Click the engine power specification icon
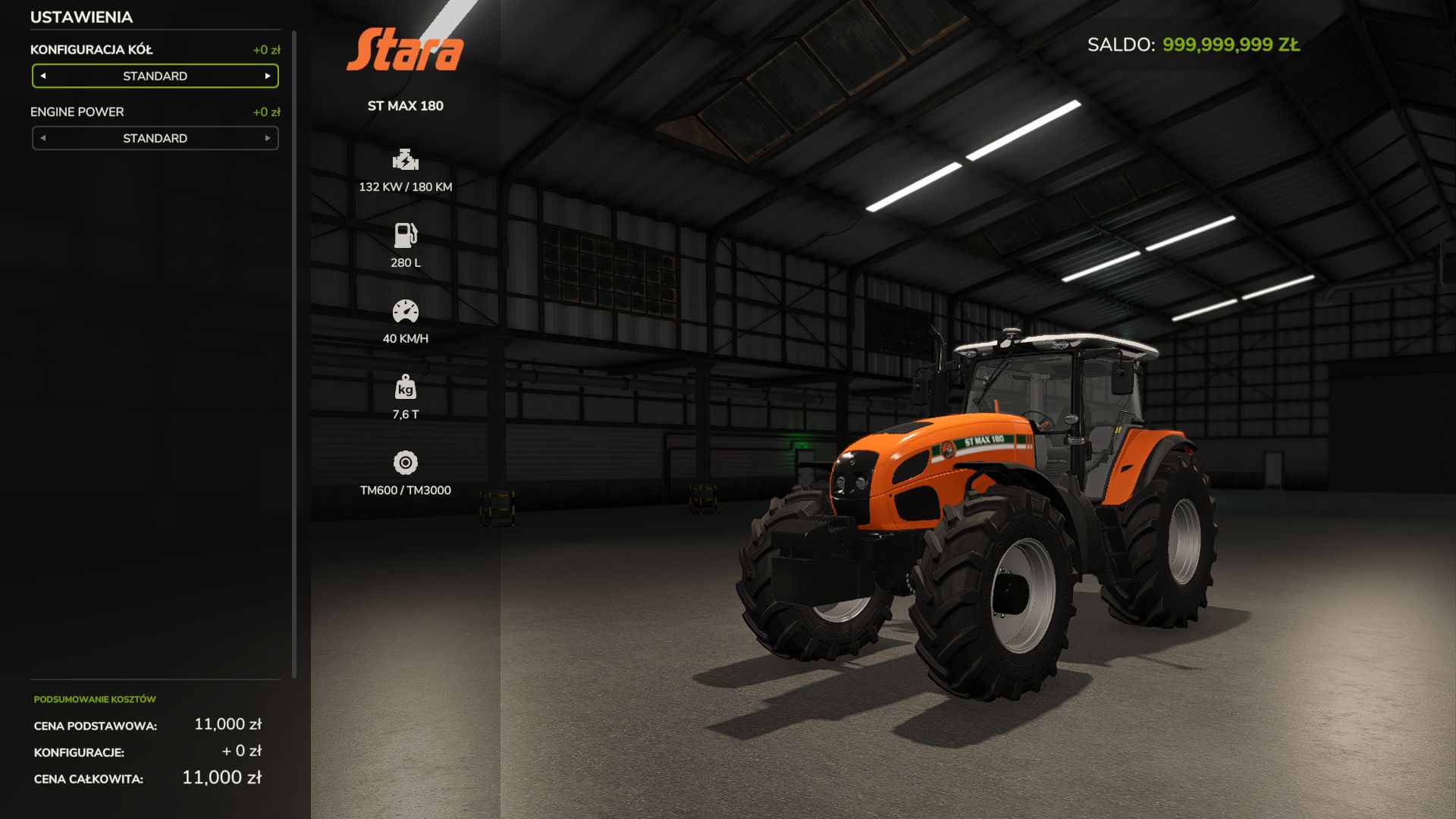This screenshot has height=819, width=1456. pyautogui.click(x=406, y=161)
